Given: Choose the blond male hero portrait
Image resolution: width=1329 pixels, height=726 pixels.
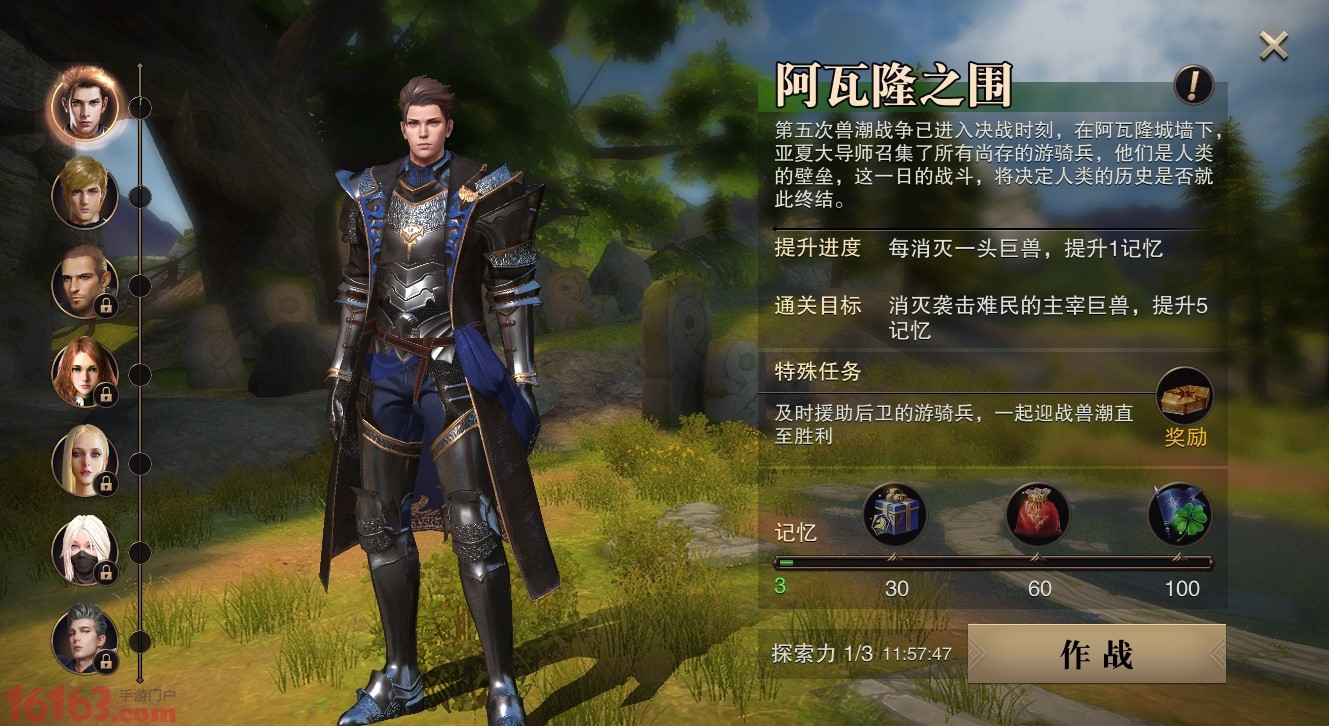Looking at the screenshot, I should (x=84, y=192).
